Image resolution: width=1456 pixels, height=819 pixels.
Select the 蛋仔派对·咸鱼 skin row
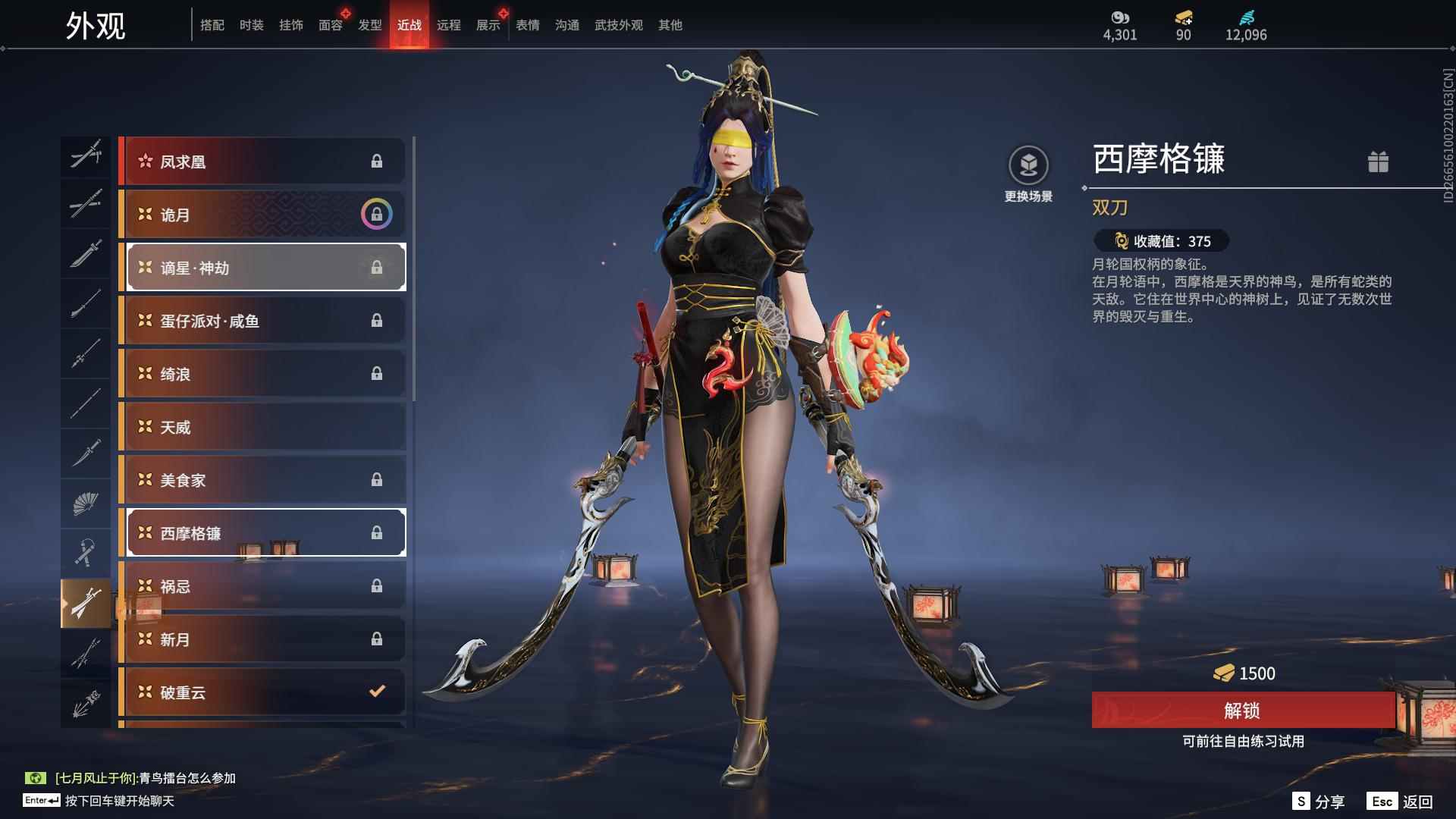pyautogui.click(x=262, y=321)
